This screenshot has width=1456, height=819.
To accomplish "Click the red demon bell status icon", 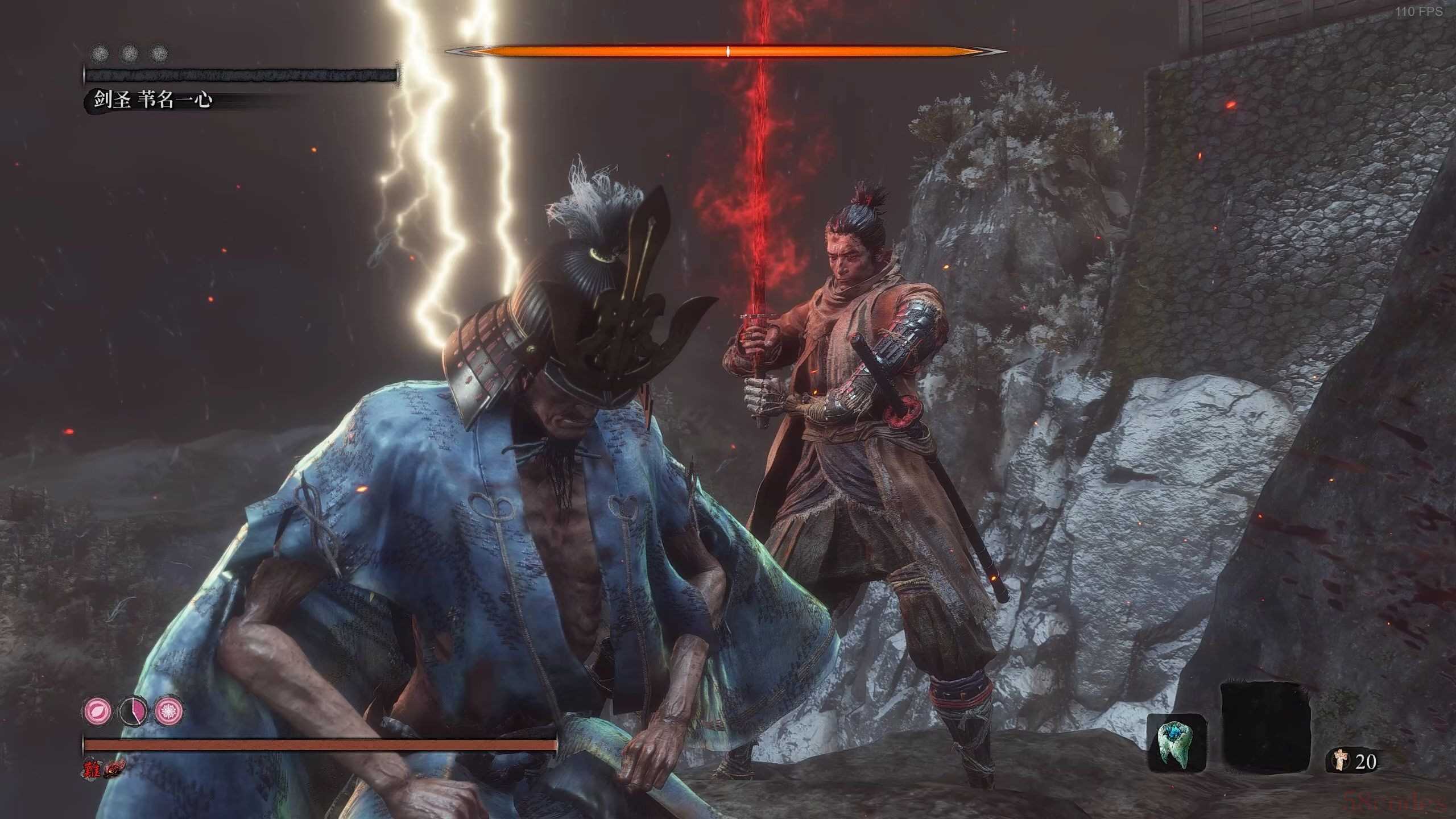I will 114,769.
